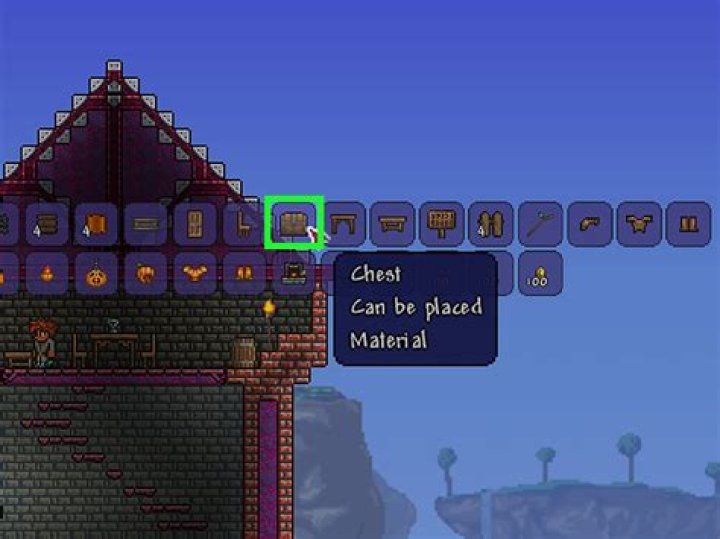The height and width of the screenshot is (539, 720).
Task: Pick the pumpkin breastplate crafting slot
Action: (x=195, y=272)
